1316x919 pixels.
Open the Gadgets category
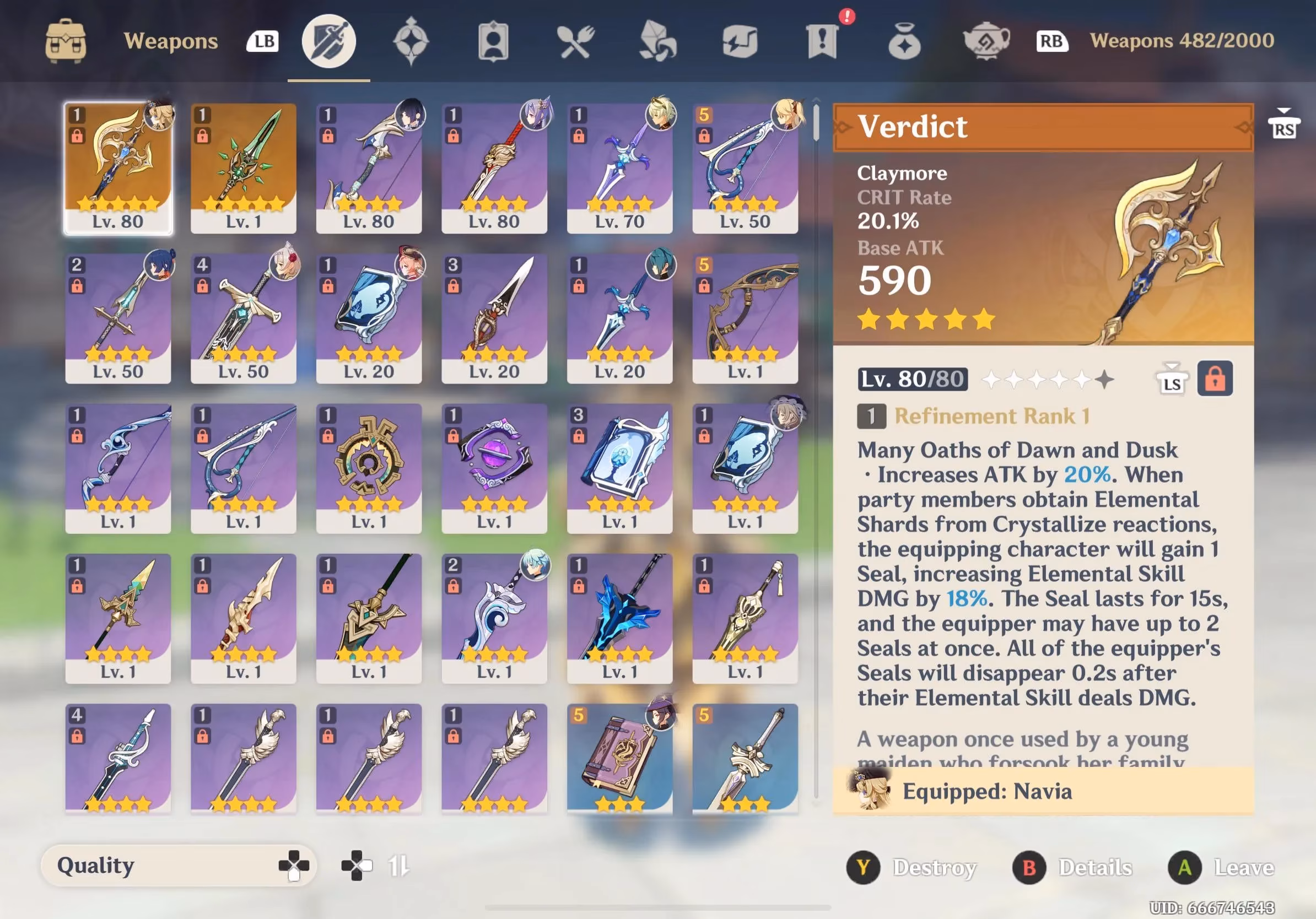click(741, 40)
